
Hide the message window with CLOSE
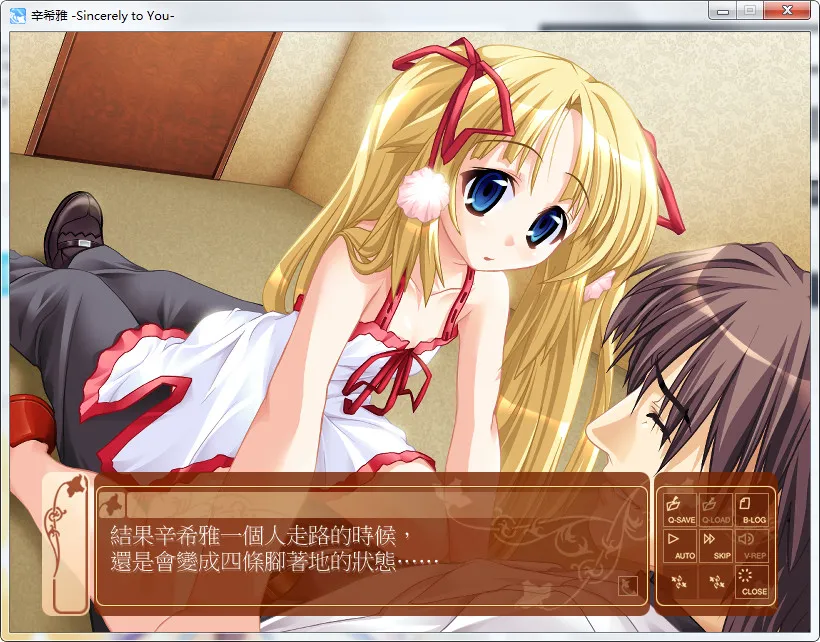tap(753, 581)
